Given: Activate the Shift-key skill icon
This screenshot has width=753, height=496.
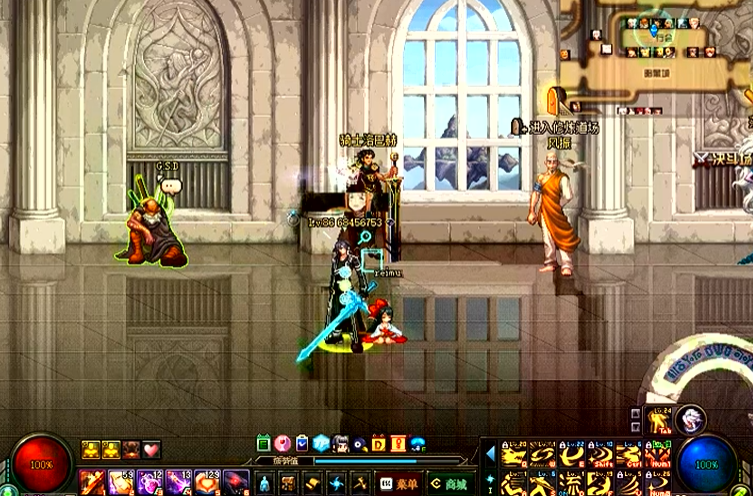Looking at the screenshot, I should [x=601, y=455].
